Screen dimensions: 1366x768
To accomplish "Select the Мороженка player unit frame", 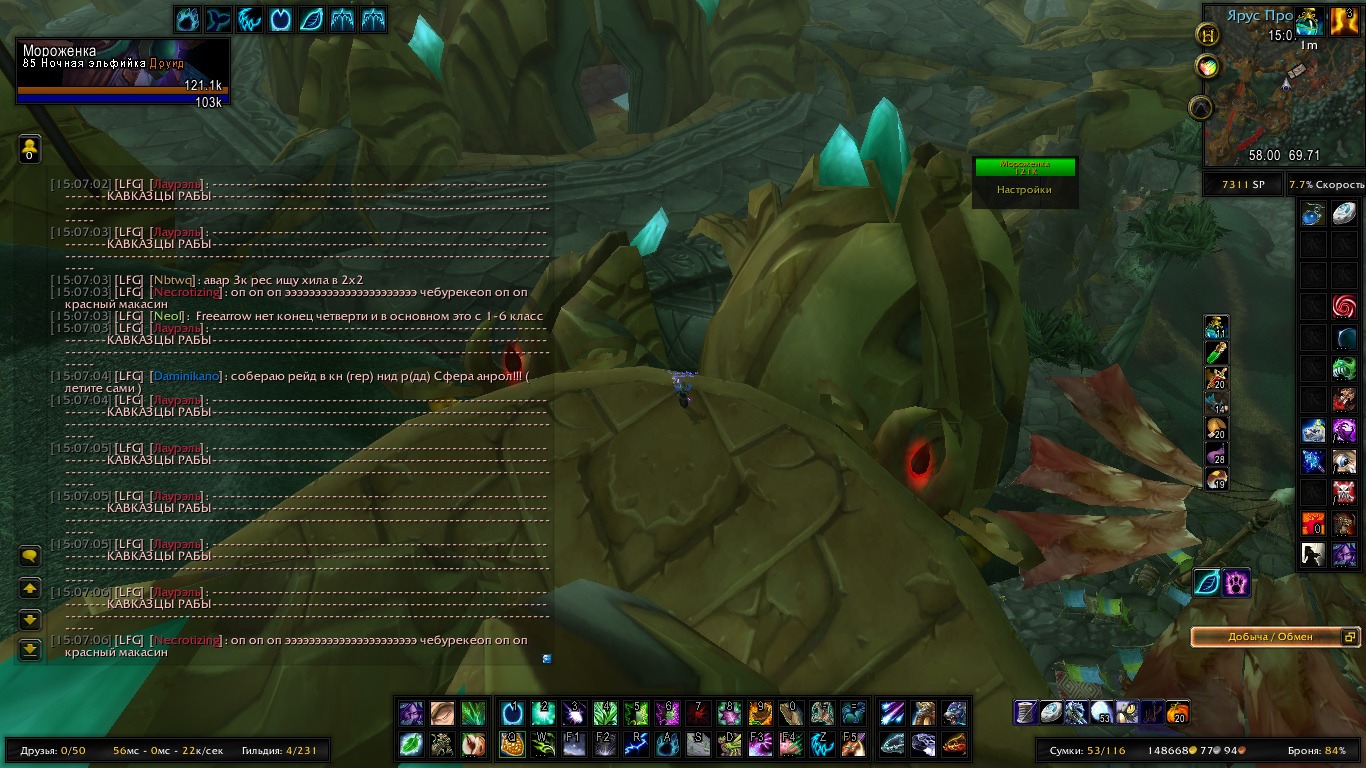I will click(x=123, y=71).
